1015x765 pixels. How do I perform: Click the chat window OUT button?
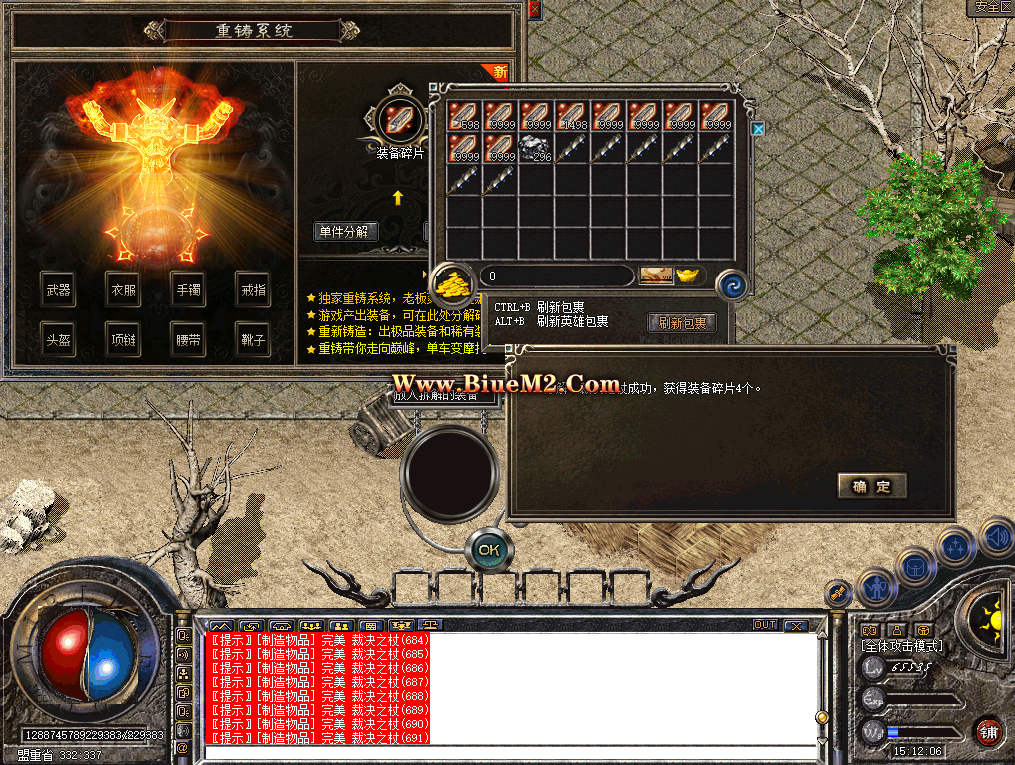coord(765,625)
